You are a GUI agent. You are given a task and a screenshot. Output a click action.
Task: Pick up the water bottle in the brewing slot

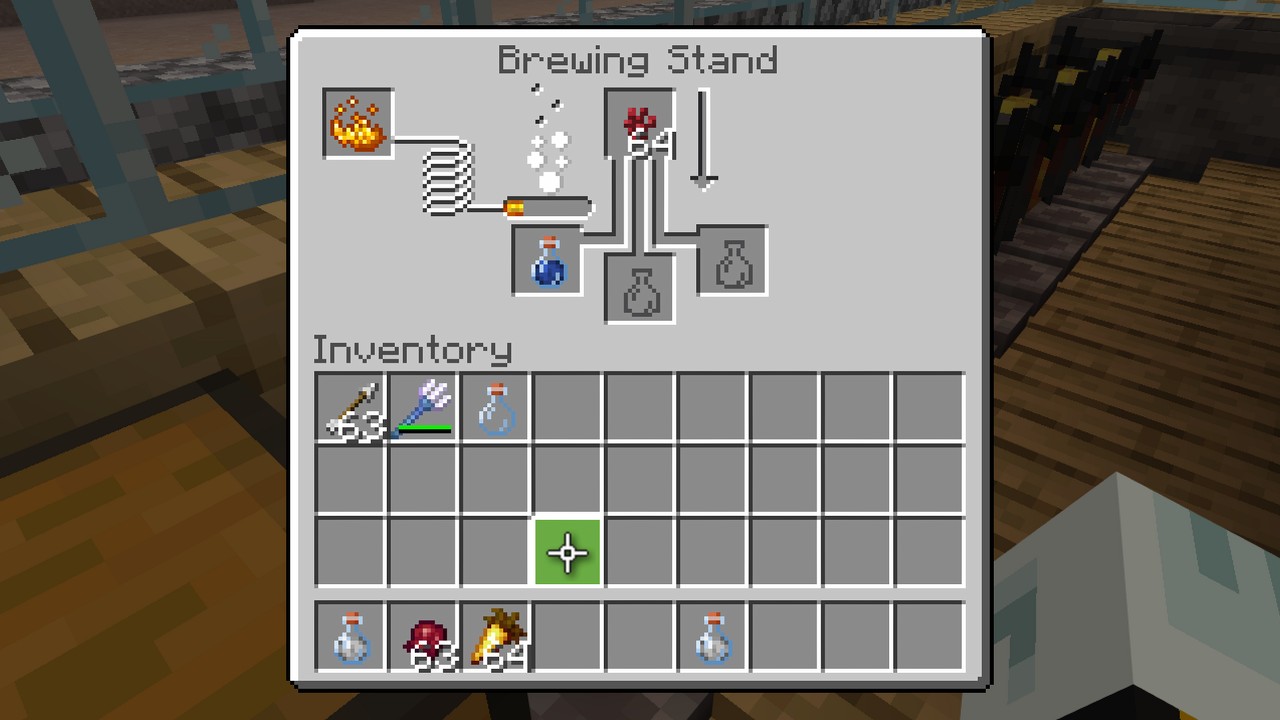tap(547, 261)
